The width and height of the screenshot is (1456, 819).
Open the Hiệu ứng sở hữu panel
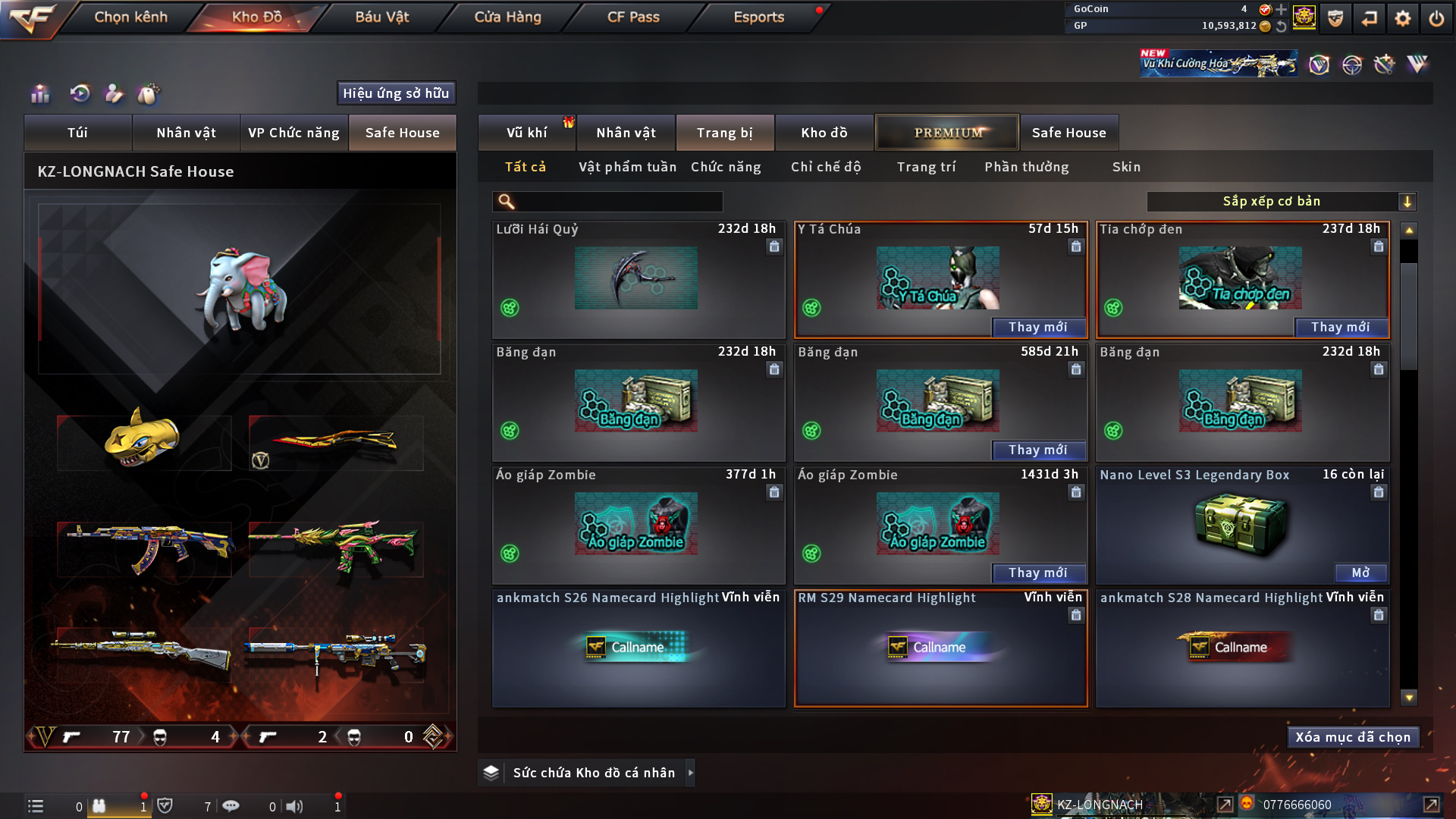click(x=396, y=93)
